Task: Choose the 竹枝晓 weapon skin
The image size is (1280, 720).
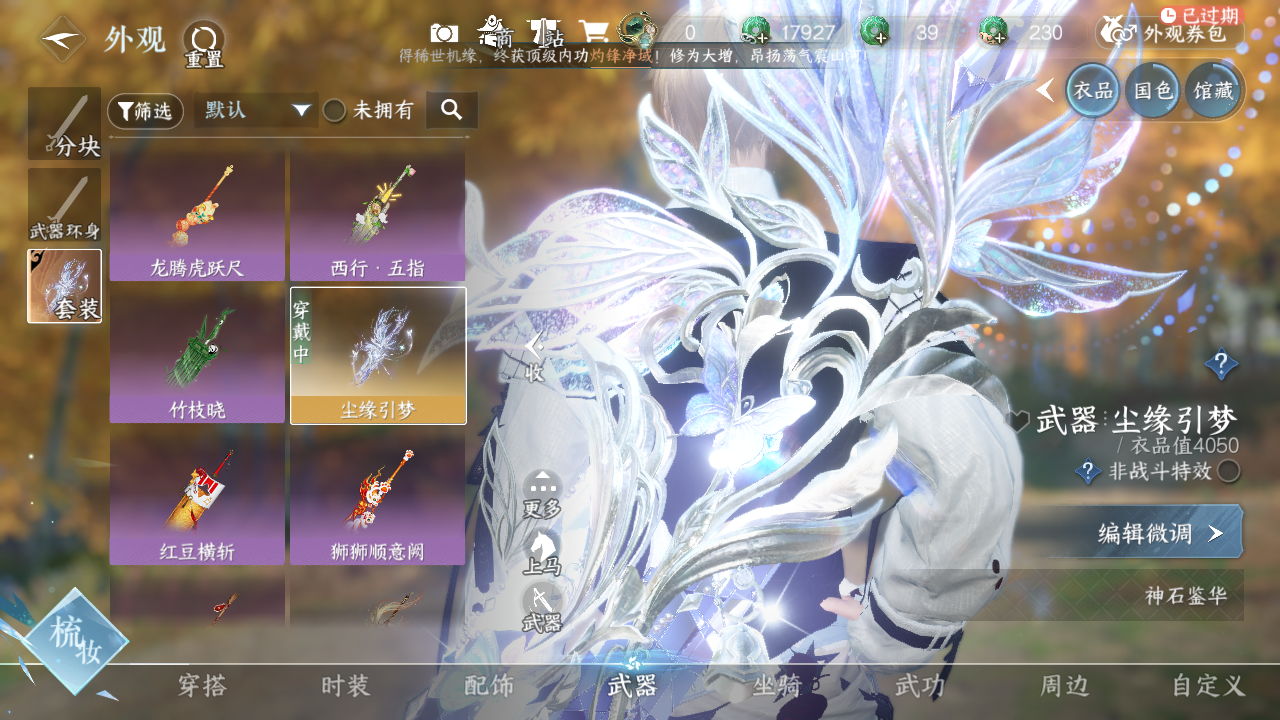Action: click(x=197, y=357)
